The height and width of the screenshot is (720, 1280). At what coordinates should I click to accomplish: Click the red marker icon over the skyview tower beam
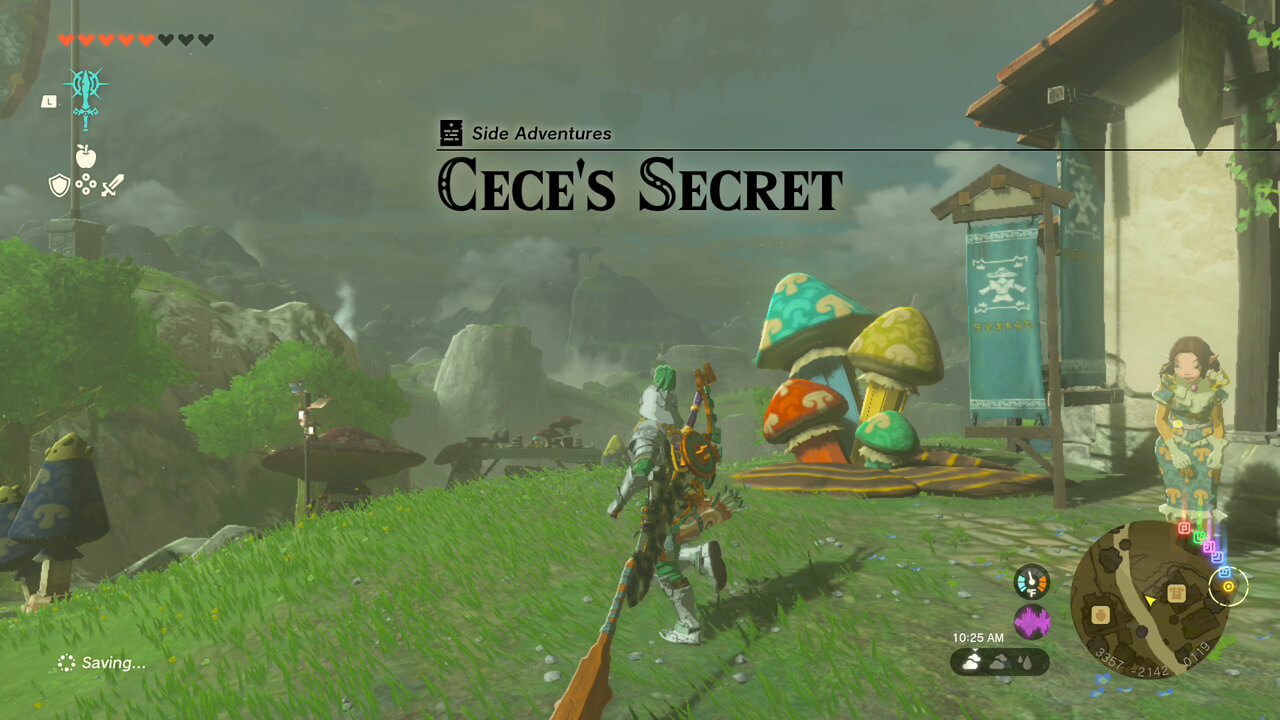[1182, 528]
